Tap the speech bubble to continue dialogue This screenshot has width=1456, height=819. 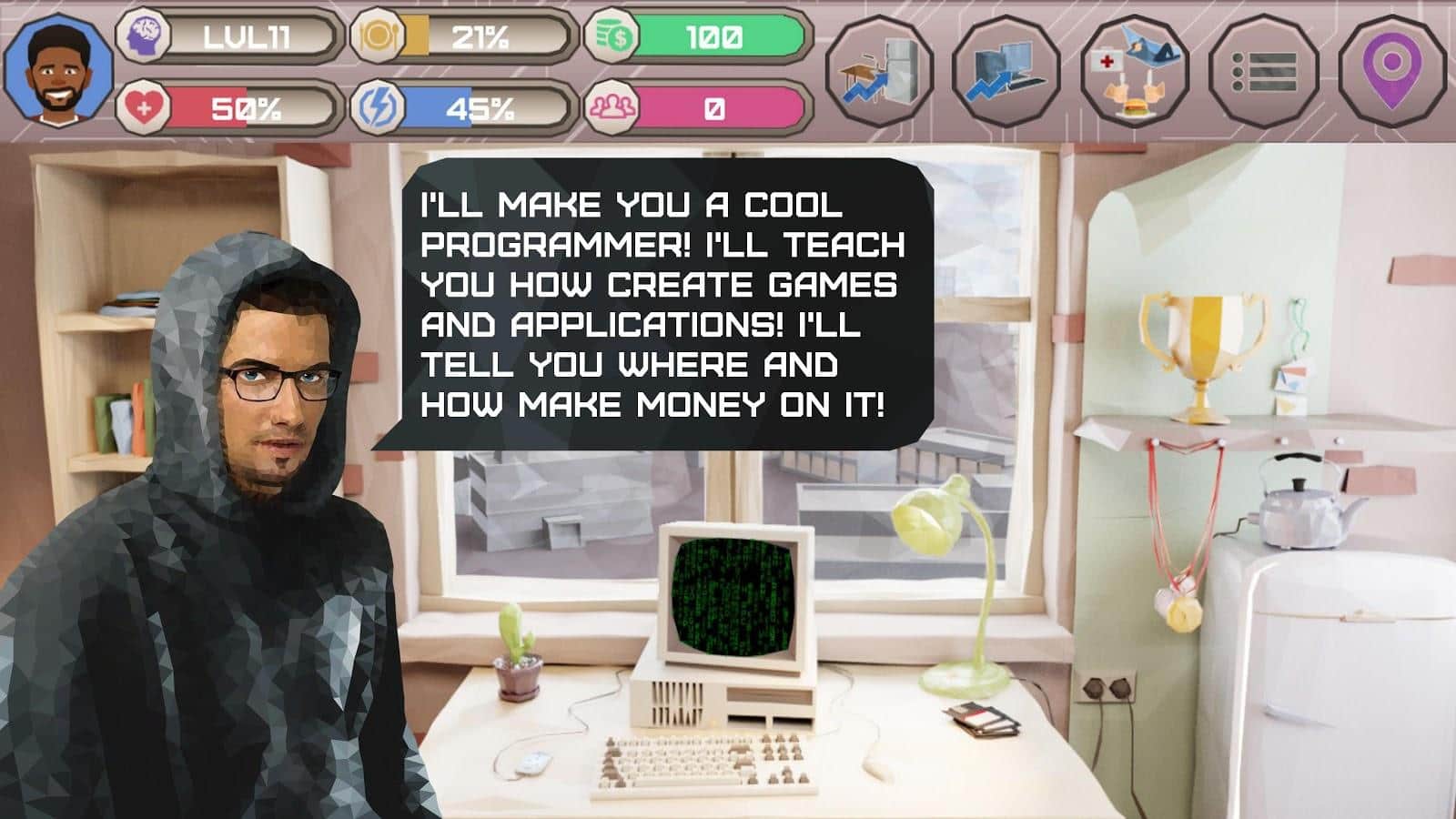[655, 300]
